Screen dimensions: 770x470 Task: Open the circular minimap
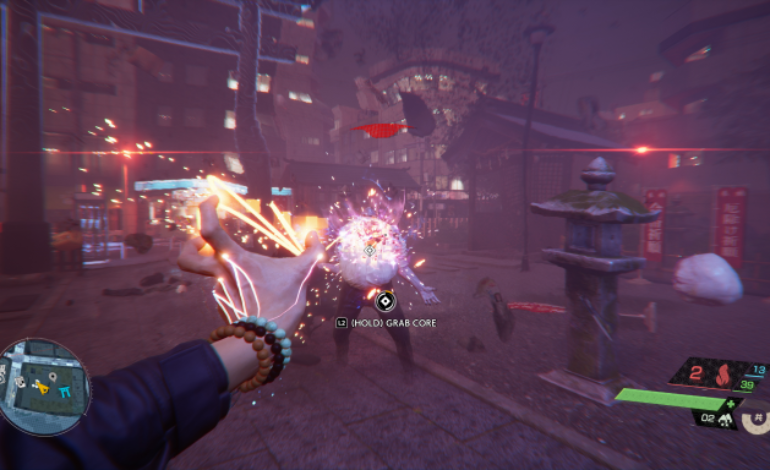45,387
